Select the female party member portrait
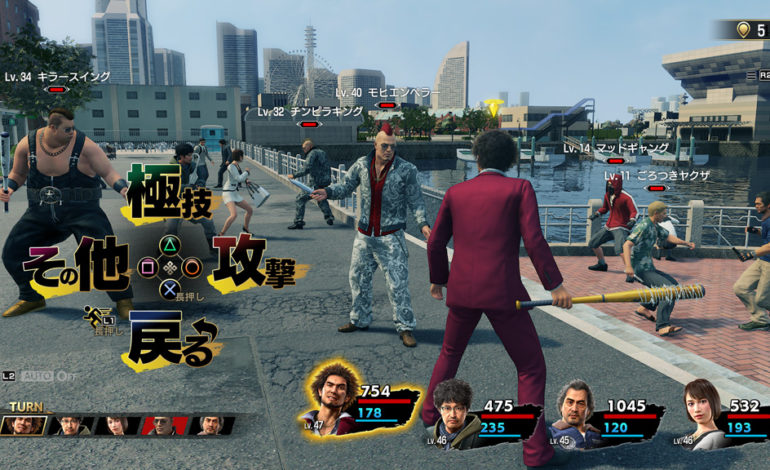This screenshot has width=770, height=470. 703,412
